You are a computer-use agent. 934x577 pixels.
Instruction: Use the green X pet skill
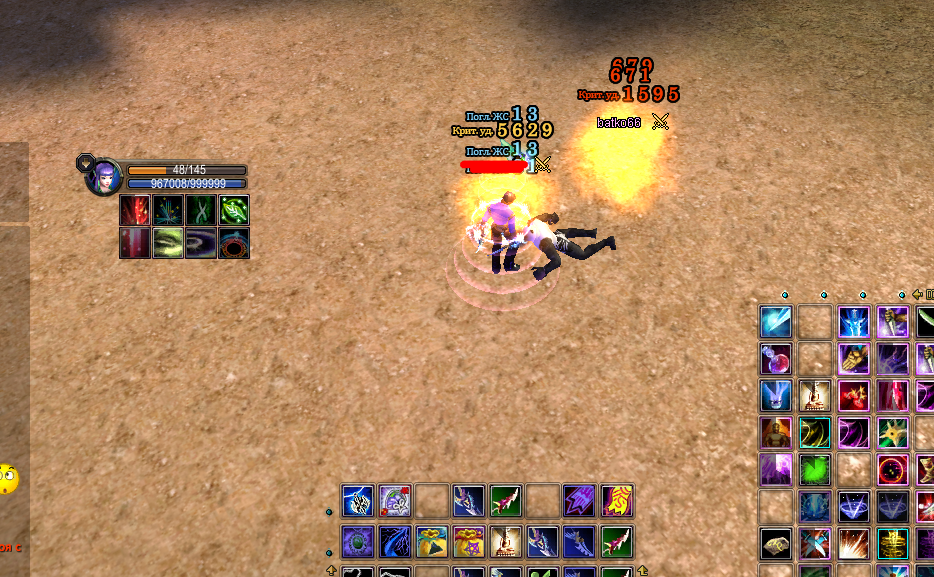pos(201,210)
